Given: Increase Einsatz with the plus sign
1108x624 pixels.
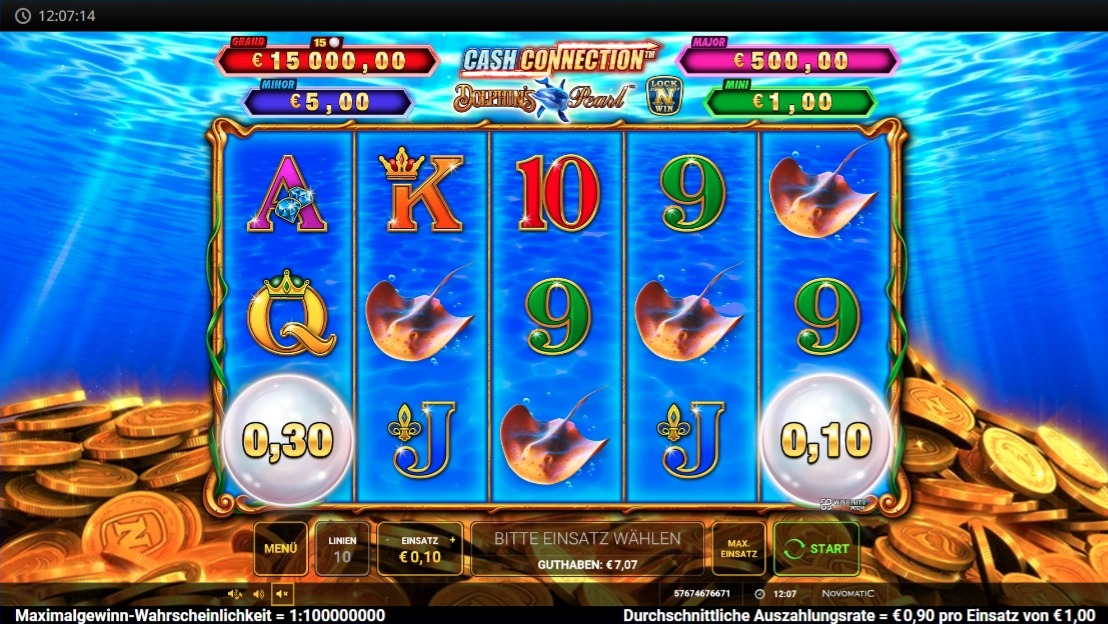Looking at the screenshot, I should (452, 540).
